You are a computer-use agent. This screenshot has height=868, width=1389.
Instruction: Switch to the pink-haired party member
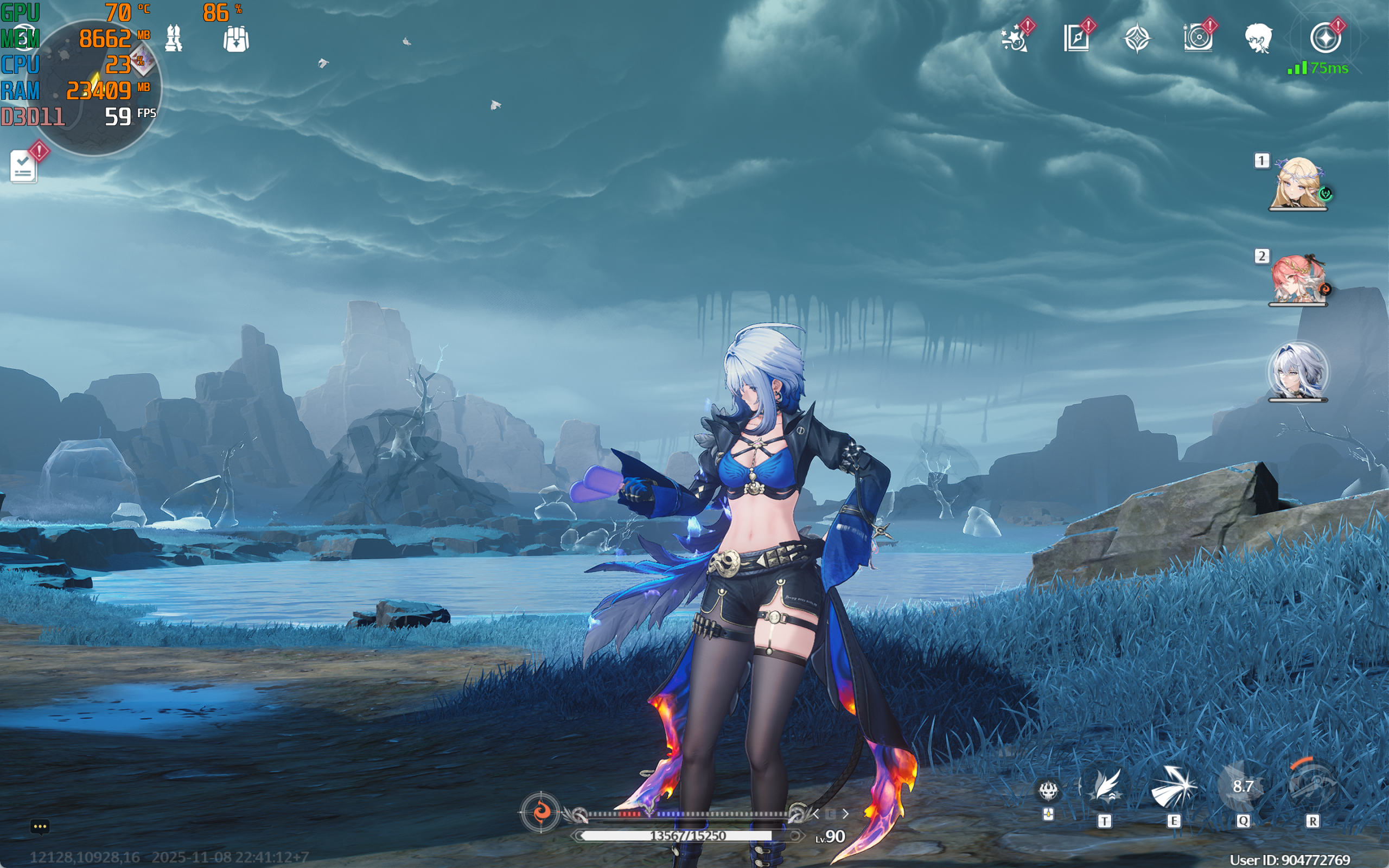[1297, 279]
